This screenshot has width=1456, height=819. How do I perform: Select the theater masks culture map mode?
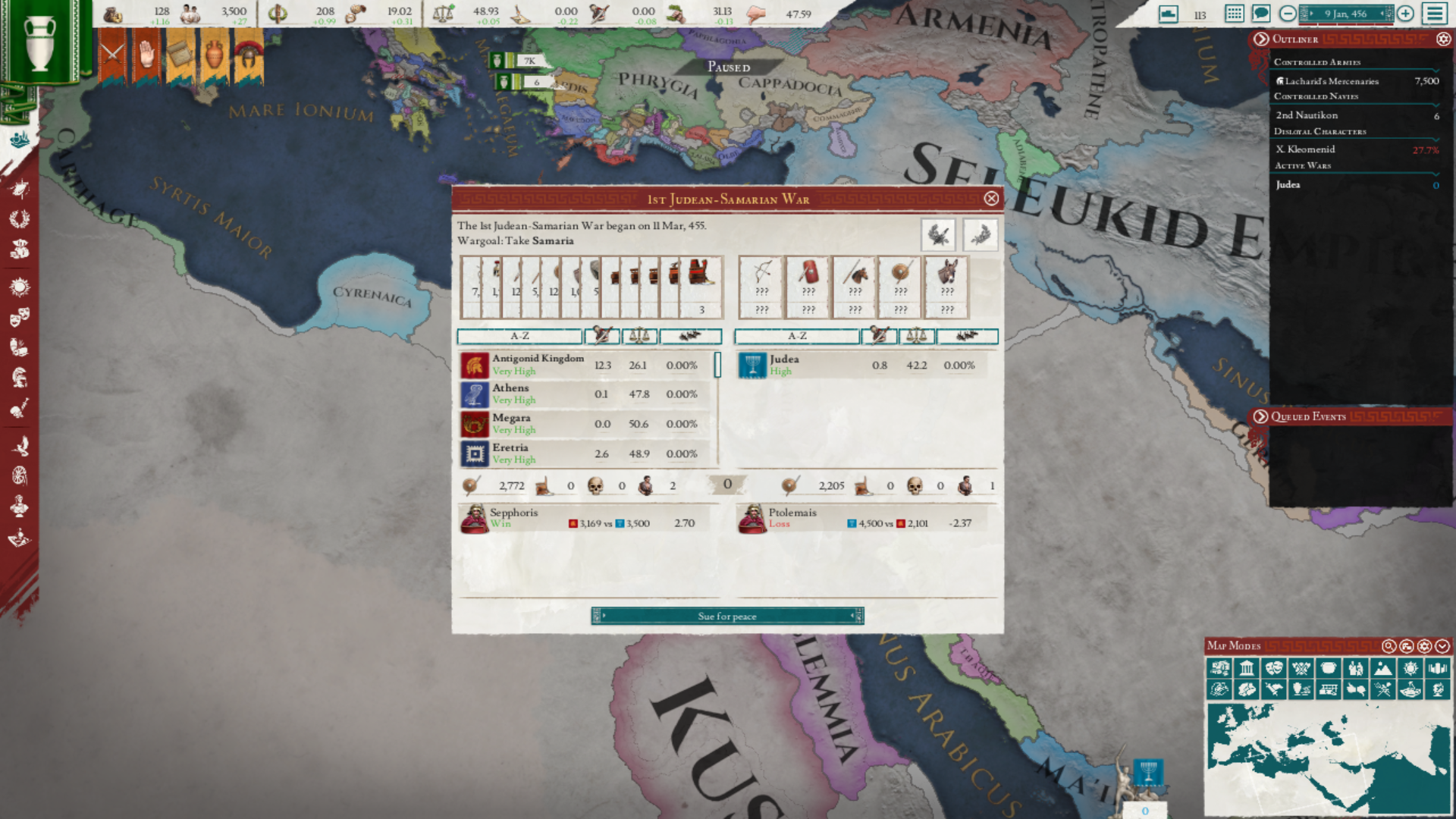tap(1274, 668)
